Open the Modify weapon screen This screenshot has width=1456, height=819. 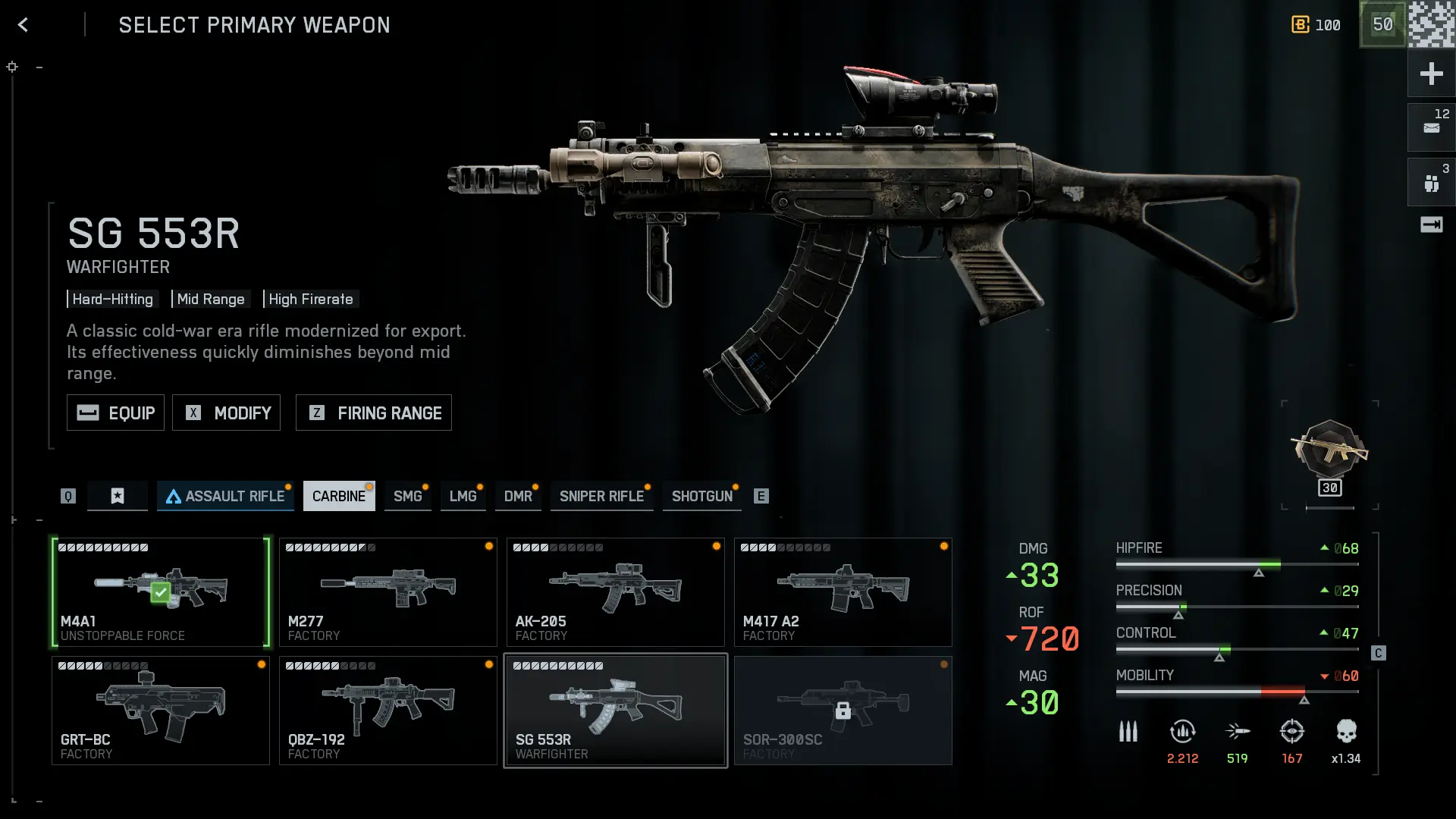(x=226, y=413)
